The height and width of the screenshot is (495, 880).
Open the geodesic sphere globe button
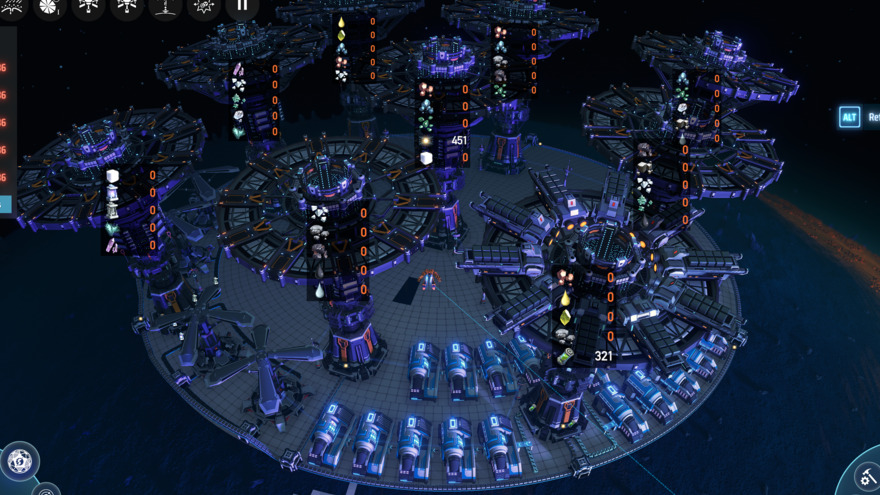click(x=19, y=462)
